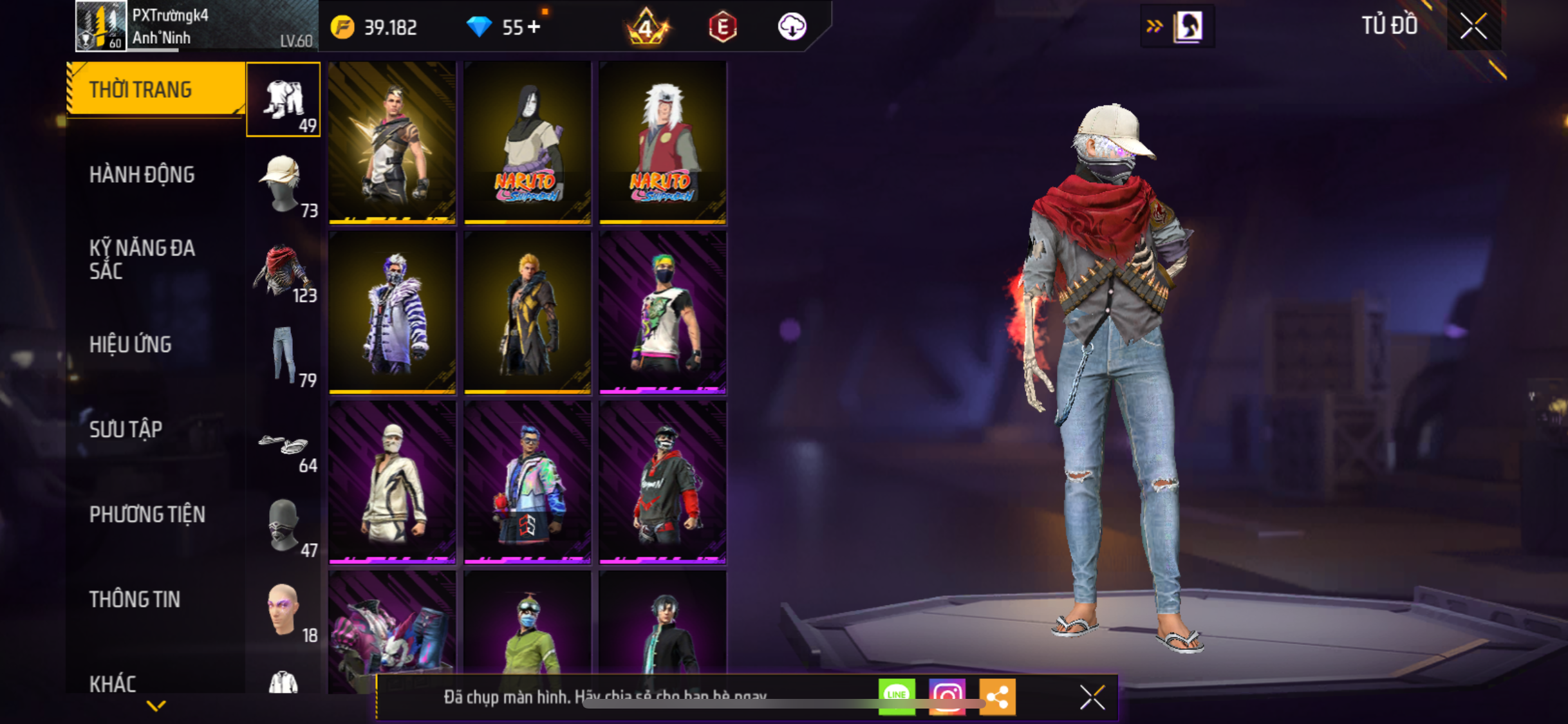Open the bald head face-paint category
Viewport: 1568px width, 724px height.
click(x=283, y=609)
